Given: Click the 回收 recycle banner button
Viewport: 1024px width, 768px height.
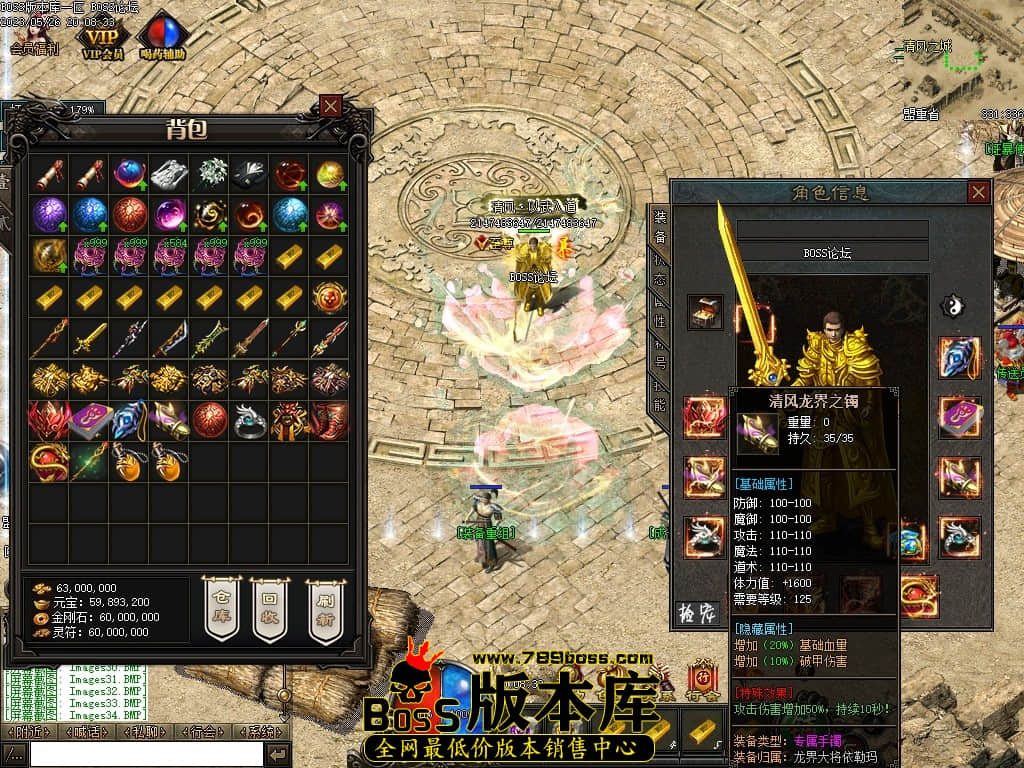Looking at the screenshot, I should pyautogui.click(x=269, y=608).
